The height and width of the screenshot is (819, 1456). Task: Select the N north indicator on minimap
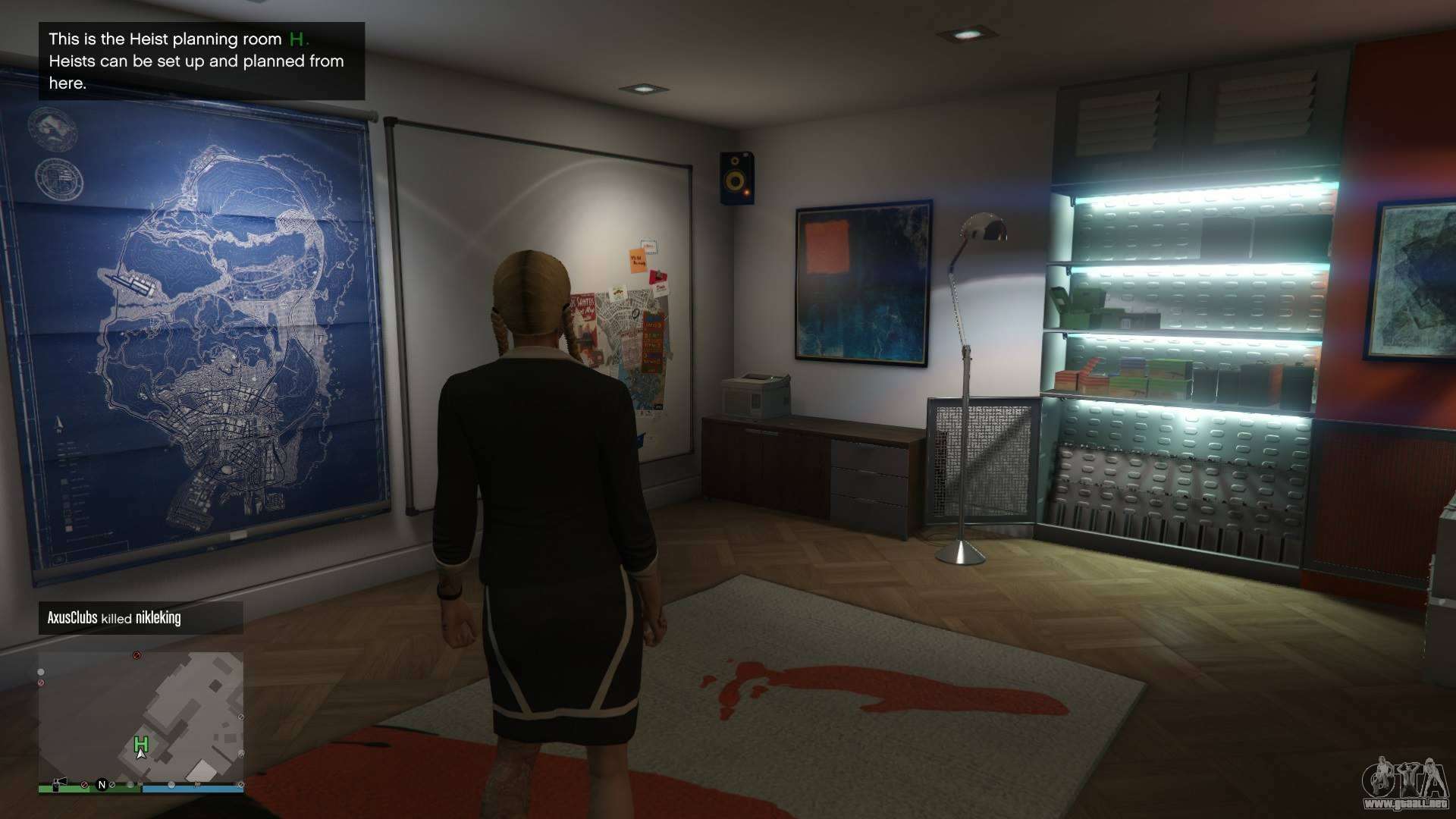tap(102, 785)
